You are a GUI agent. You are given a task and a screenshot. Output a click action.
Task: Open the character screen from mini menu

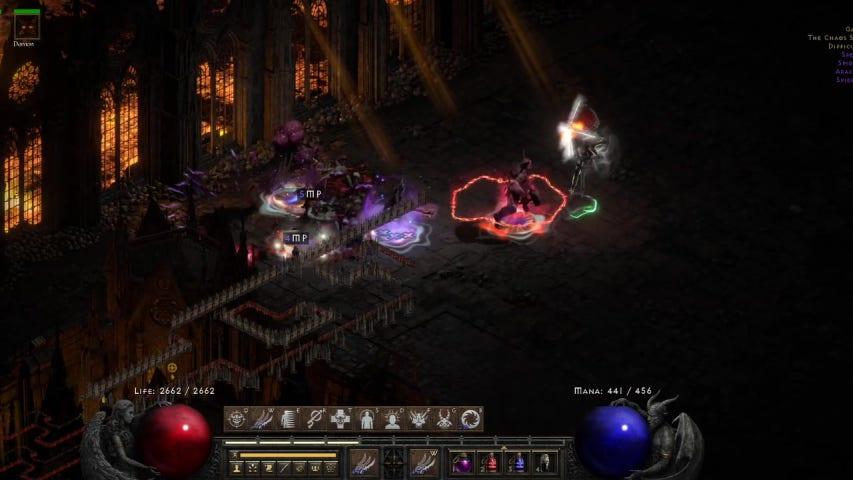coord(236,467)
